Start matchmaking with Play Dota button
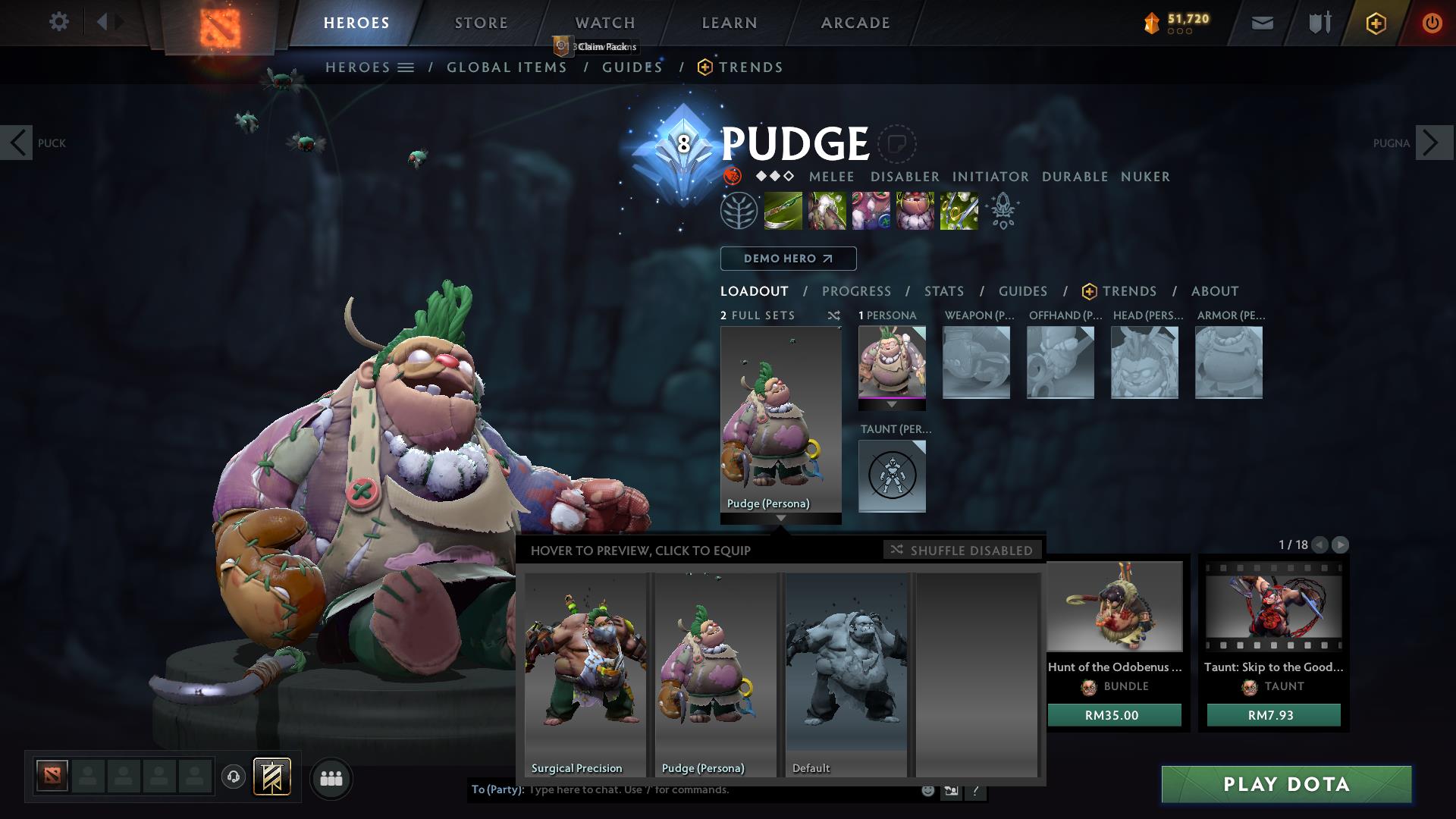The image size is (1456, 819). pos(1286,784)
